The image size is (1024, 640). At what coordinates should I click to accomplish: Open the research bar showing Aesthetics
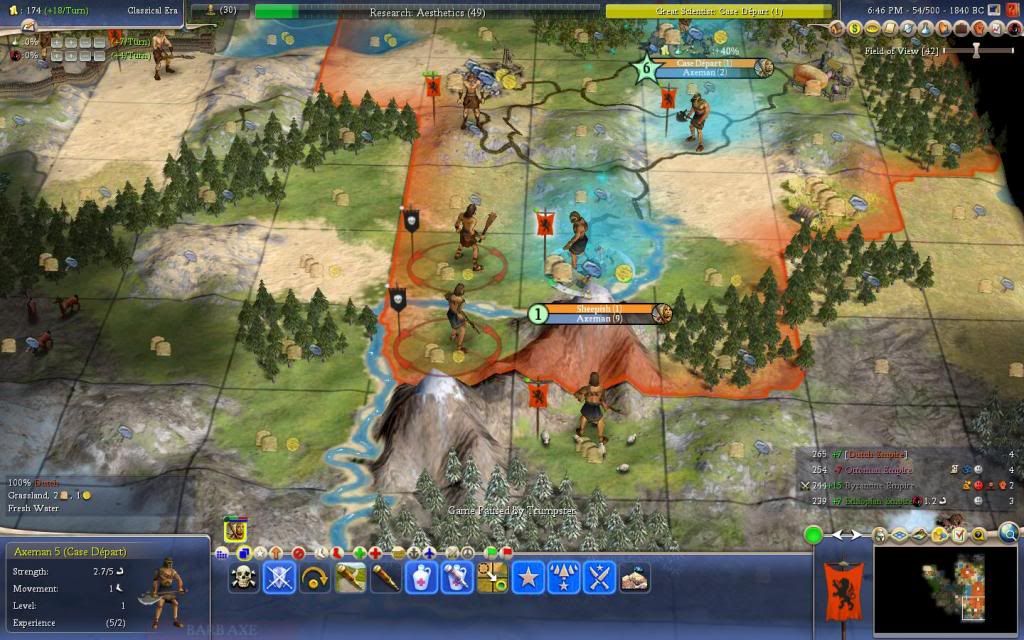[427, 11]
